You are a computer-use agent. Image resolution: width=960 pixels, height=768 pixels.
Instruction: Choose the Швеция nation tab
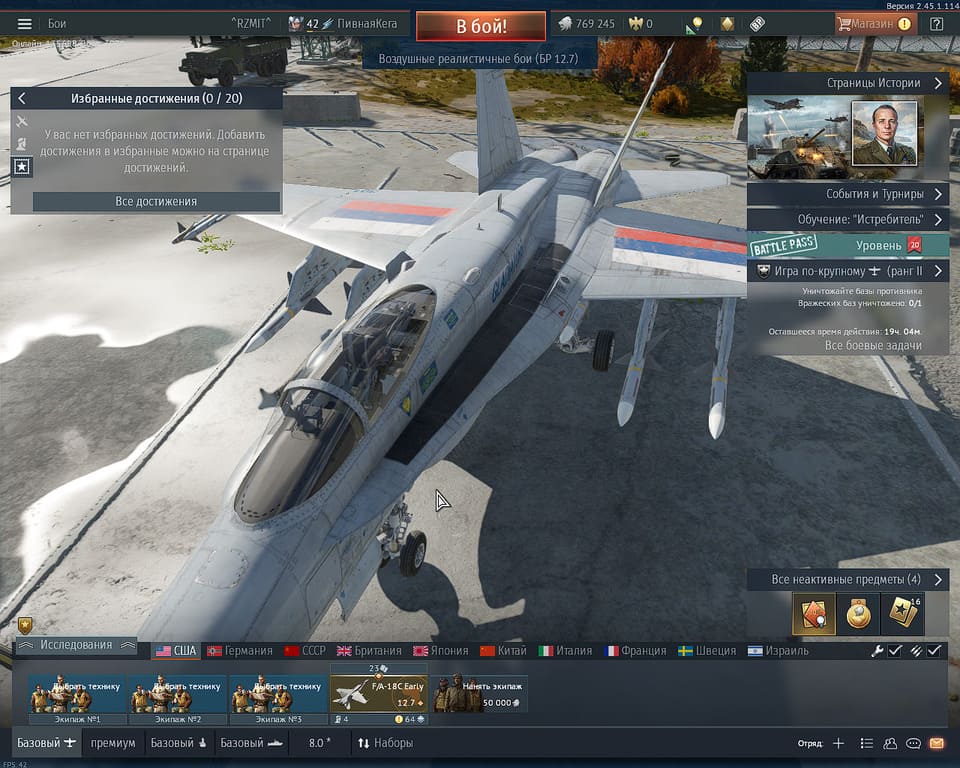pos(707,651)
